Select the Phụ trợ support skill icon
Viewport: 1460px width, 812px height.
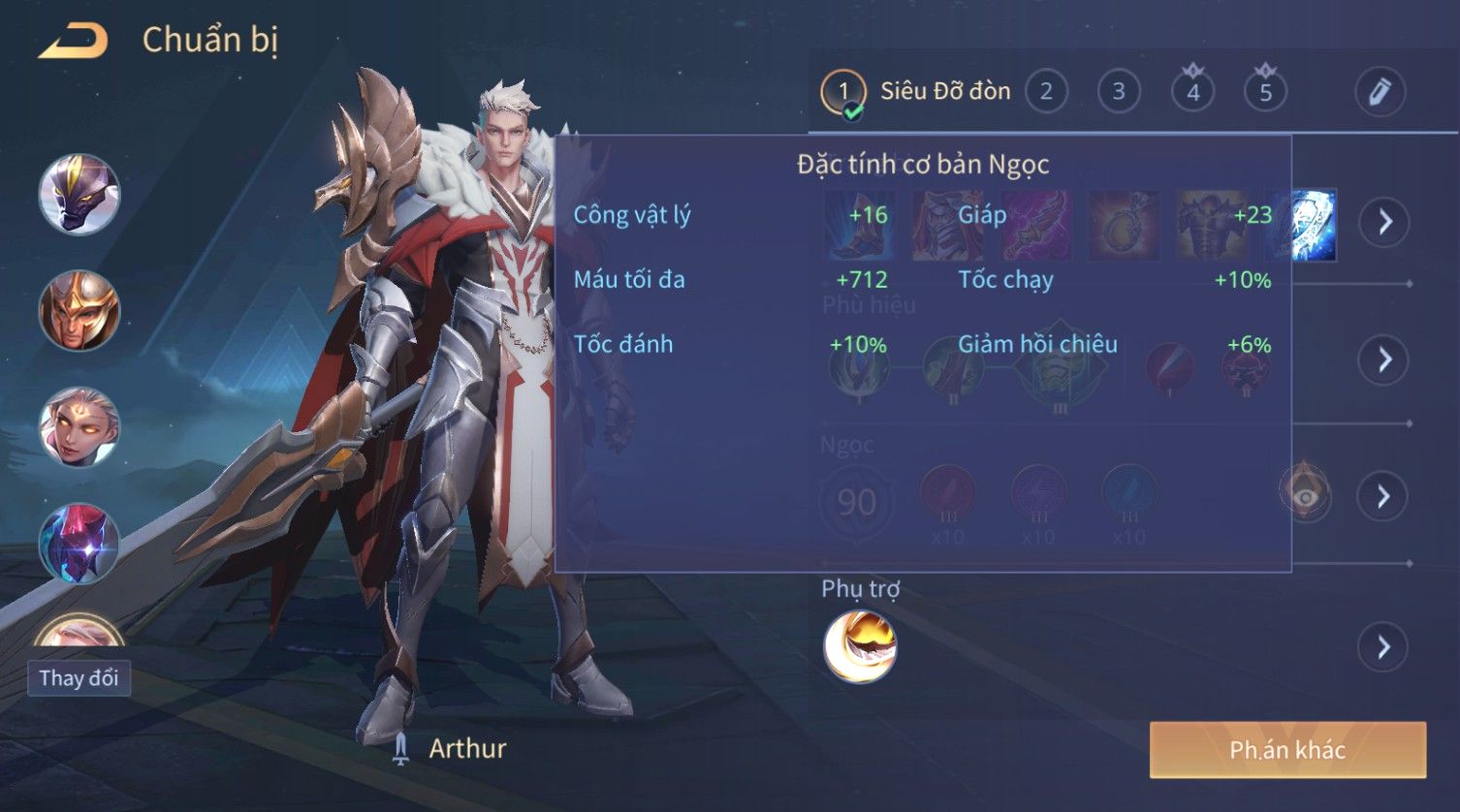[x=860, y=646]
